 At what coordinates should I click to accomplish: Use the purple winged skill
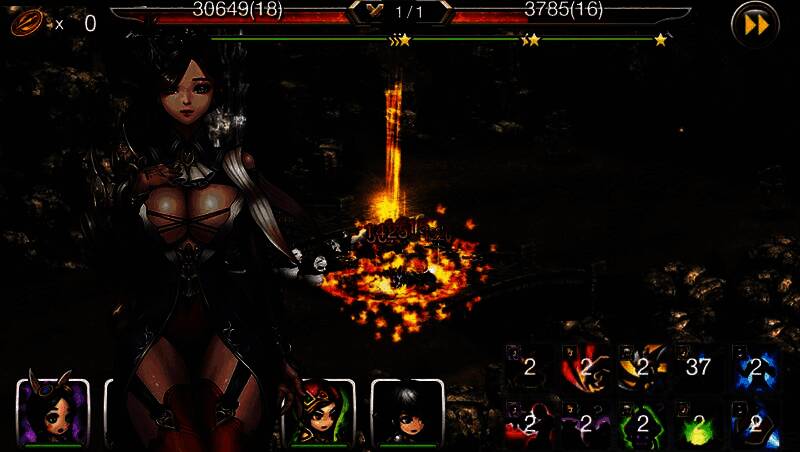(585, 423)
